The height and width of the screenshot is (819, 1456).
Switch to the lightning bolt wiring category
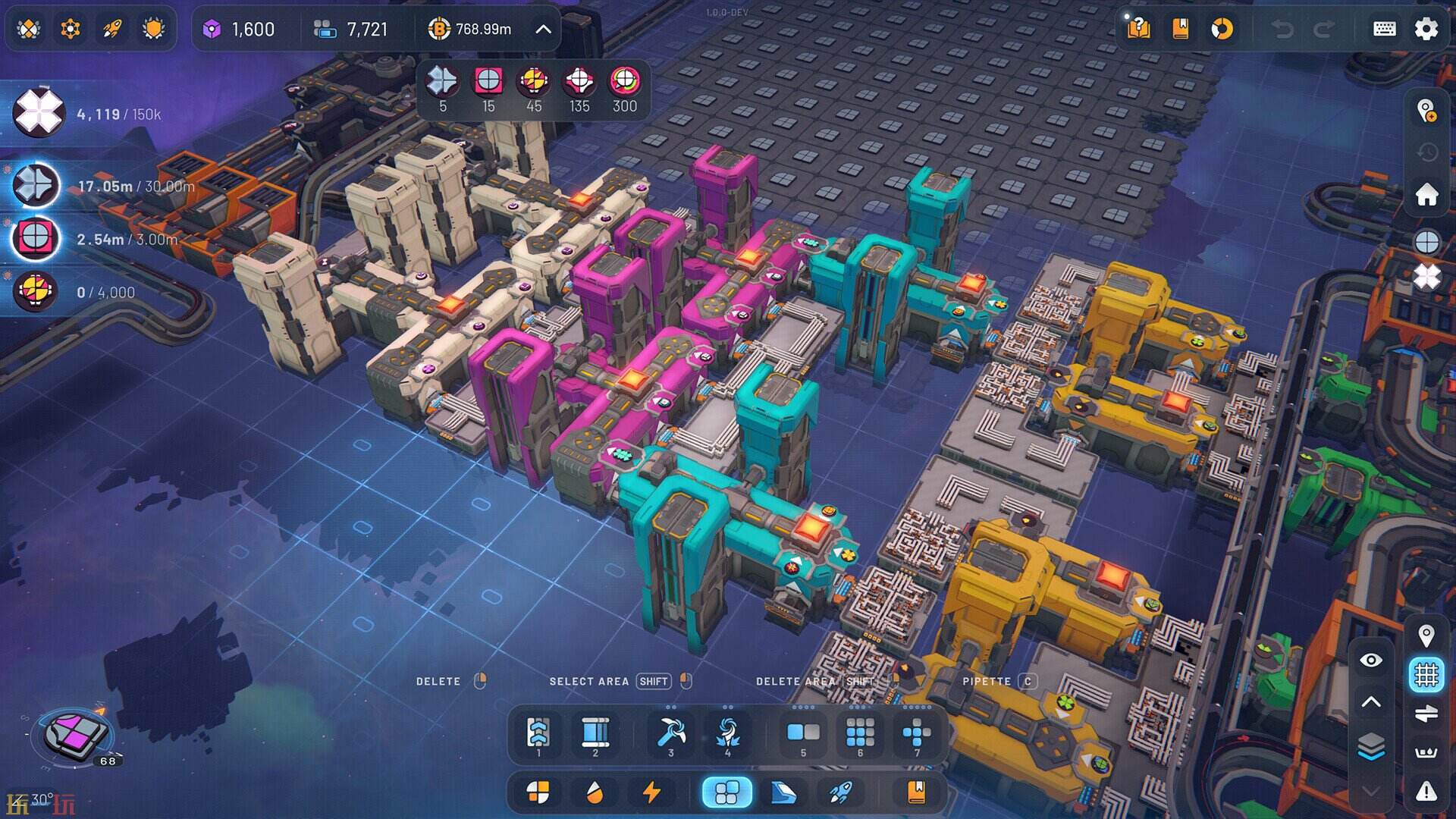click(x=651, y=792)
